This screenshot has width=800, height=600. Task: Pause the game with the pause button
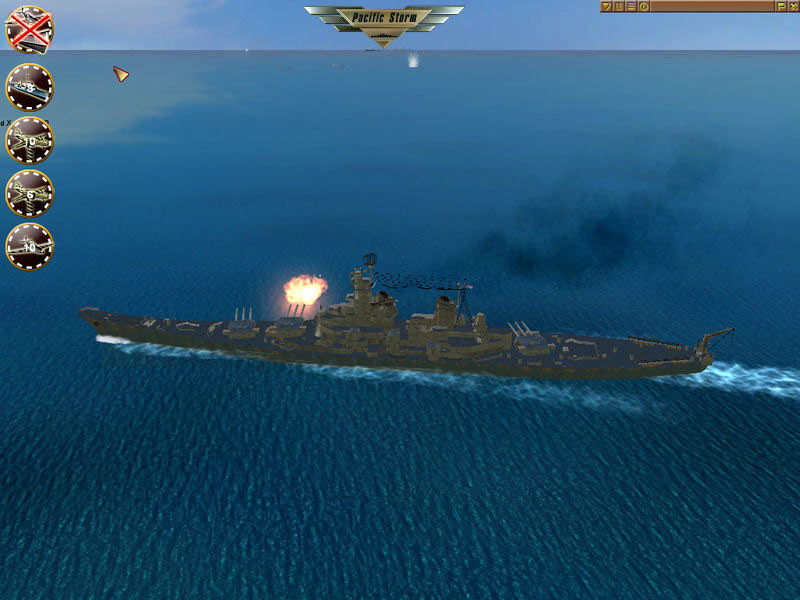tap(619, 6)
